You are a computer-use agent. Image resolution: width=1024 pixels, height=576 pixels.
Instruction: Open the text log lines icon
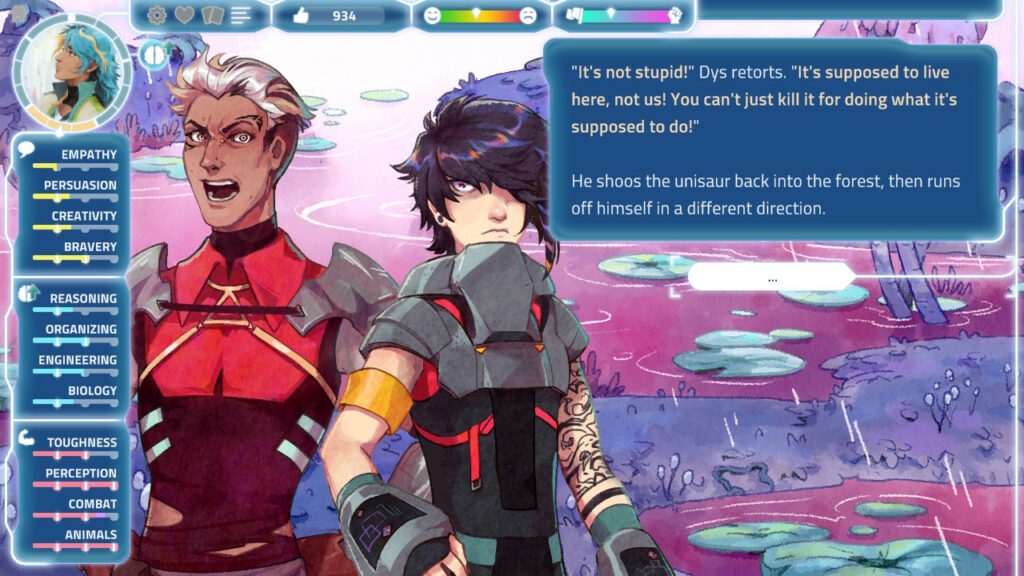point(240,15)
